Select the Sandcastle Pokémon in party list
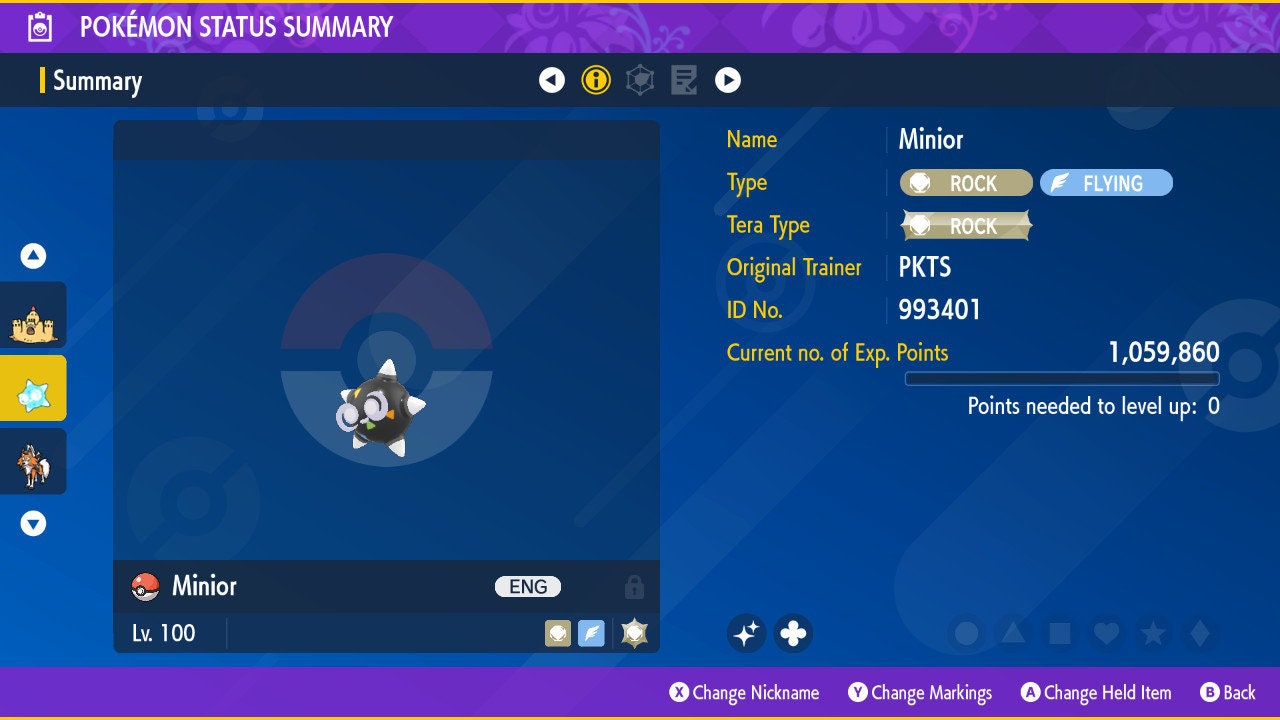The image size is (1280, 720). [33, 315]
